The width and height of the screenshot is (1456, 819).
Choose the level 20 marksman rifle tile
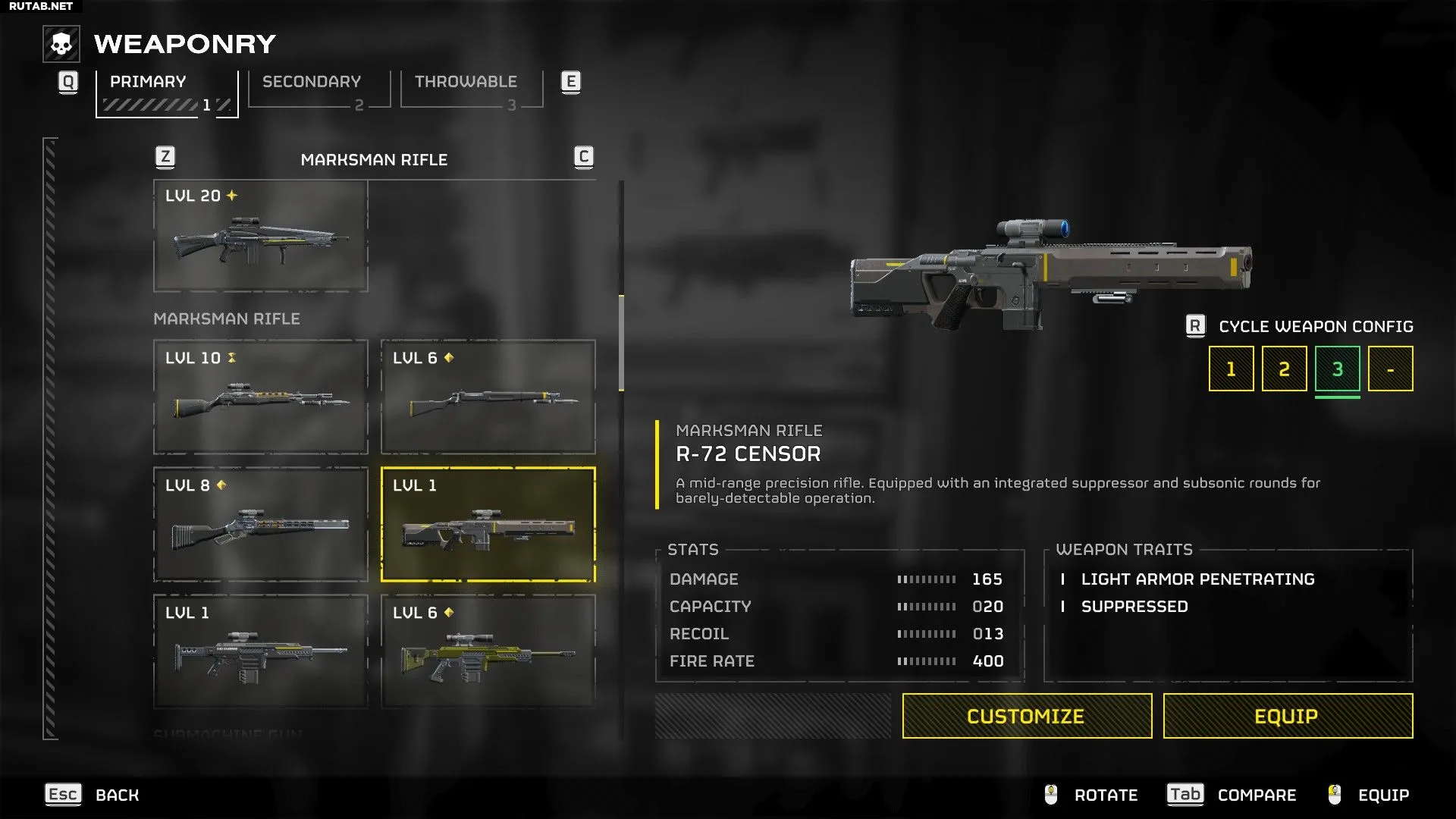pos(260,236)
